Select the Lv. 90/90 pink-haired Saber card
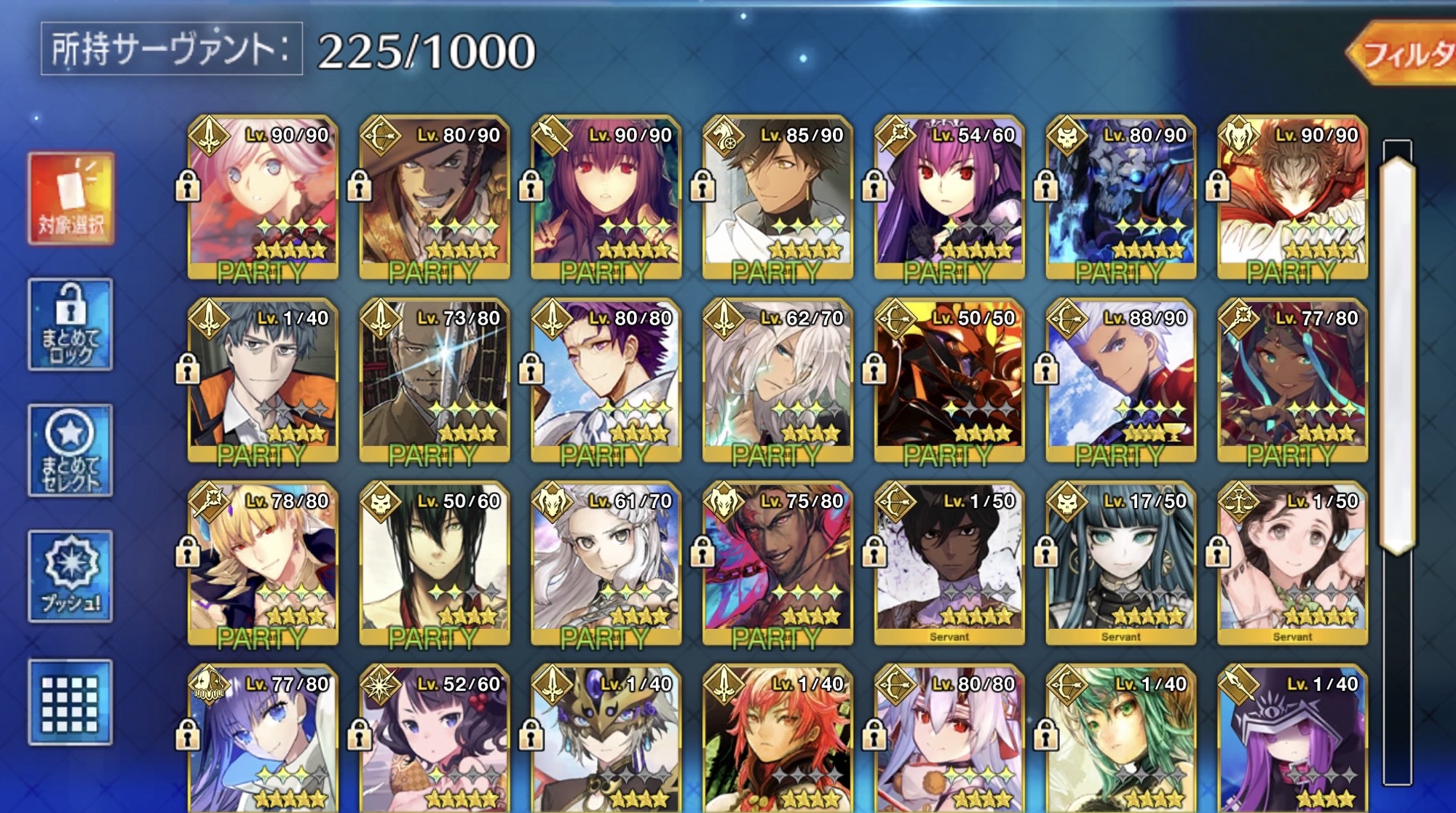The height and width of the screenshot is (813, 1456). point(263,197)
